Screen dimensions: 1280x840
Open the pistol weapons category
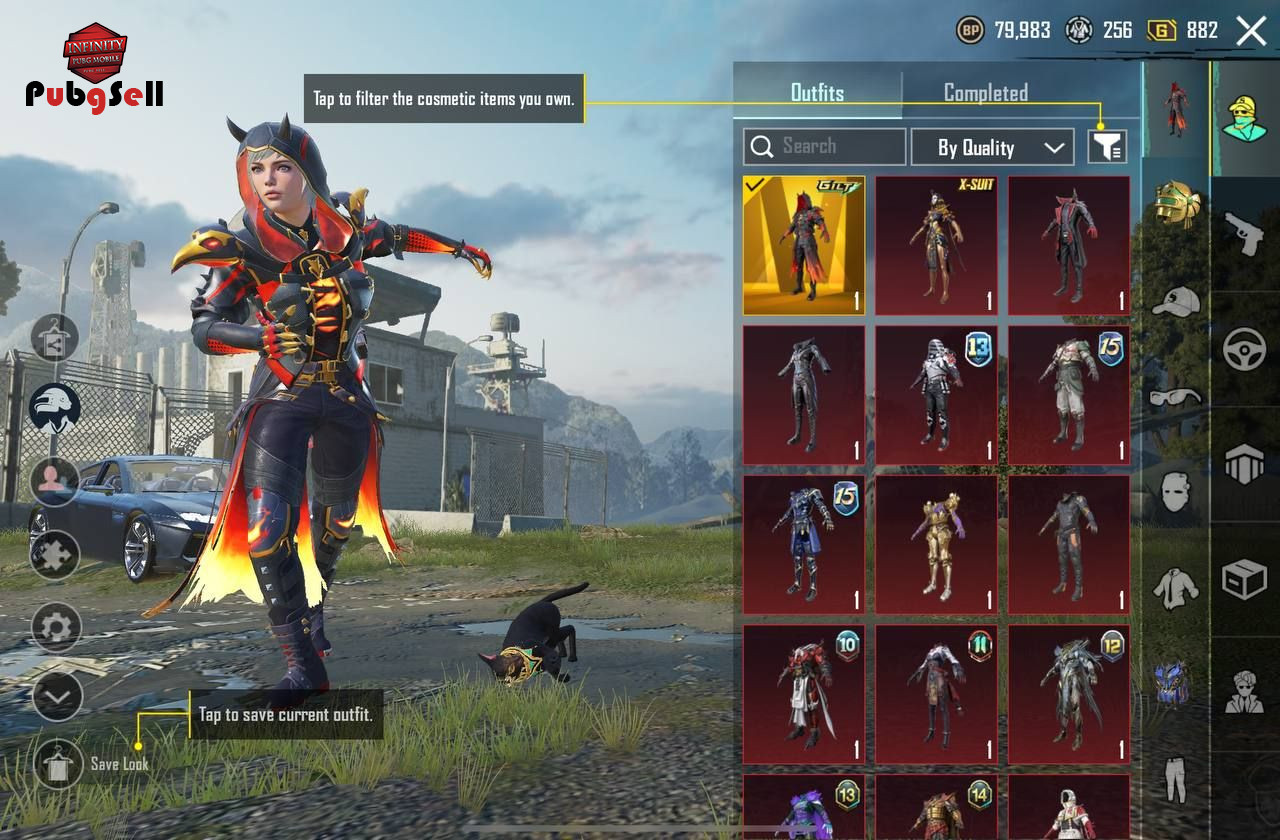coord(1245,233)
